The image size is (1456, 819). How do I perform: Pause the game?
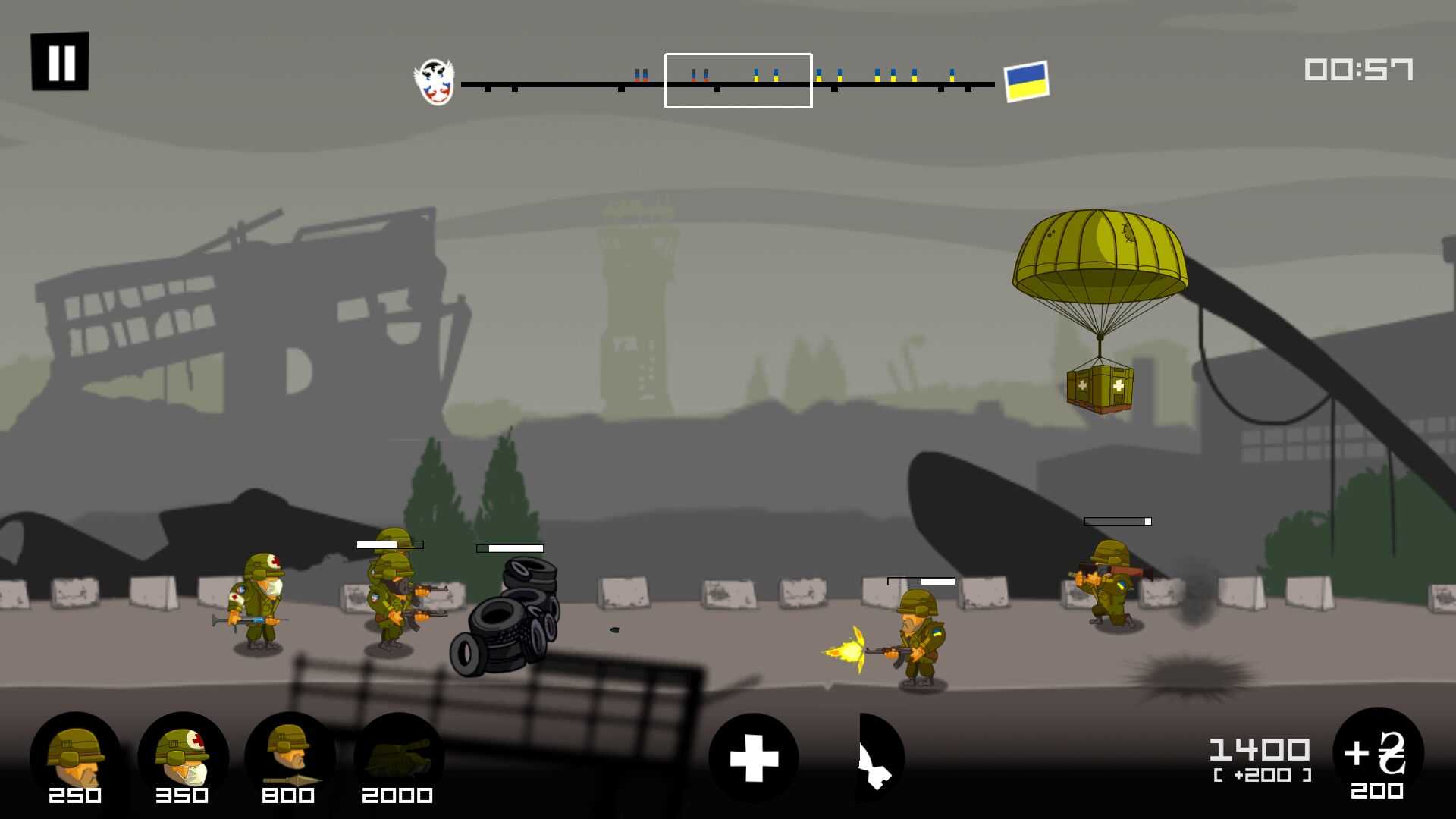point(60,61)
